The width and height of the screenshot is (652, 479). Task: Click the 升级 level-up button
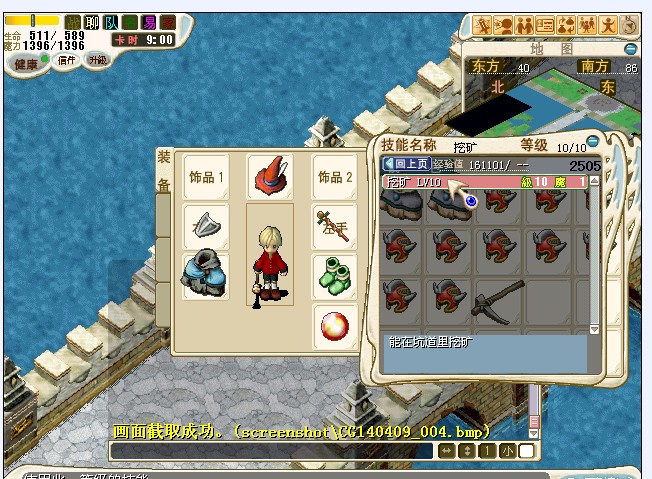tap(96, 60)
